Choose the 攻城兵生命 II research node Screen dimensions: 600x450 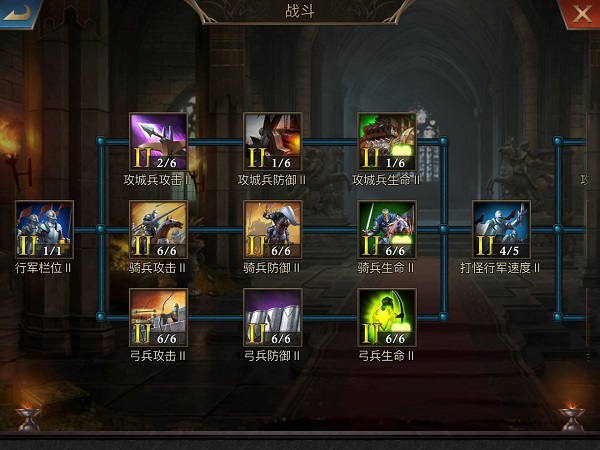coord(387,142)
